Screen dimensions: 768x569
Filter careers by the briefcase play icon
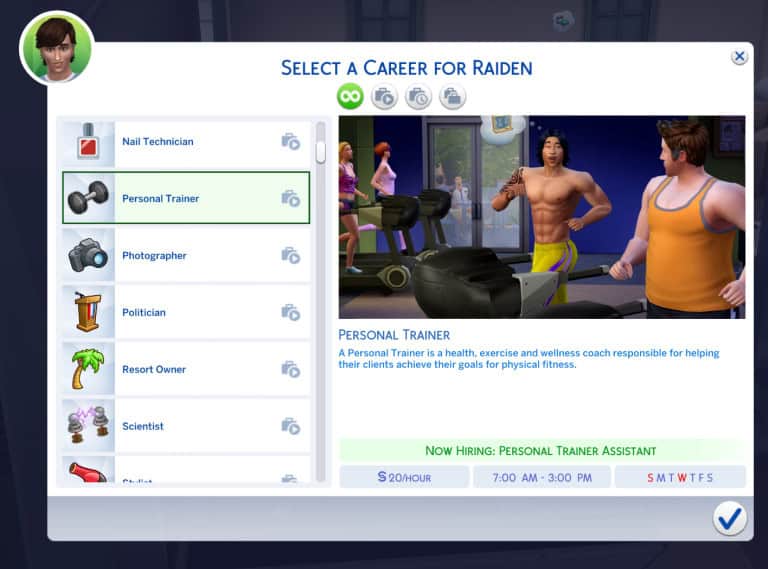[x=384, y=97]
